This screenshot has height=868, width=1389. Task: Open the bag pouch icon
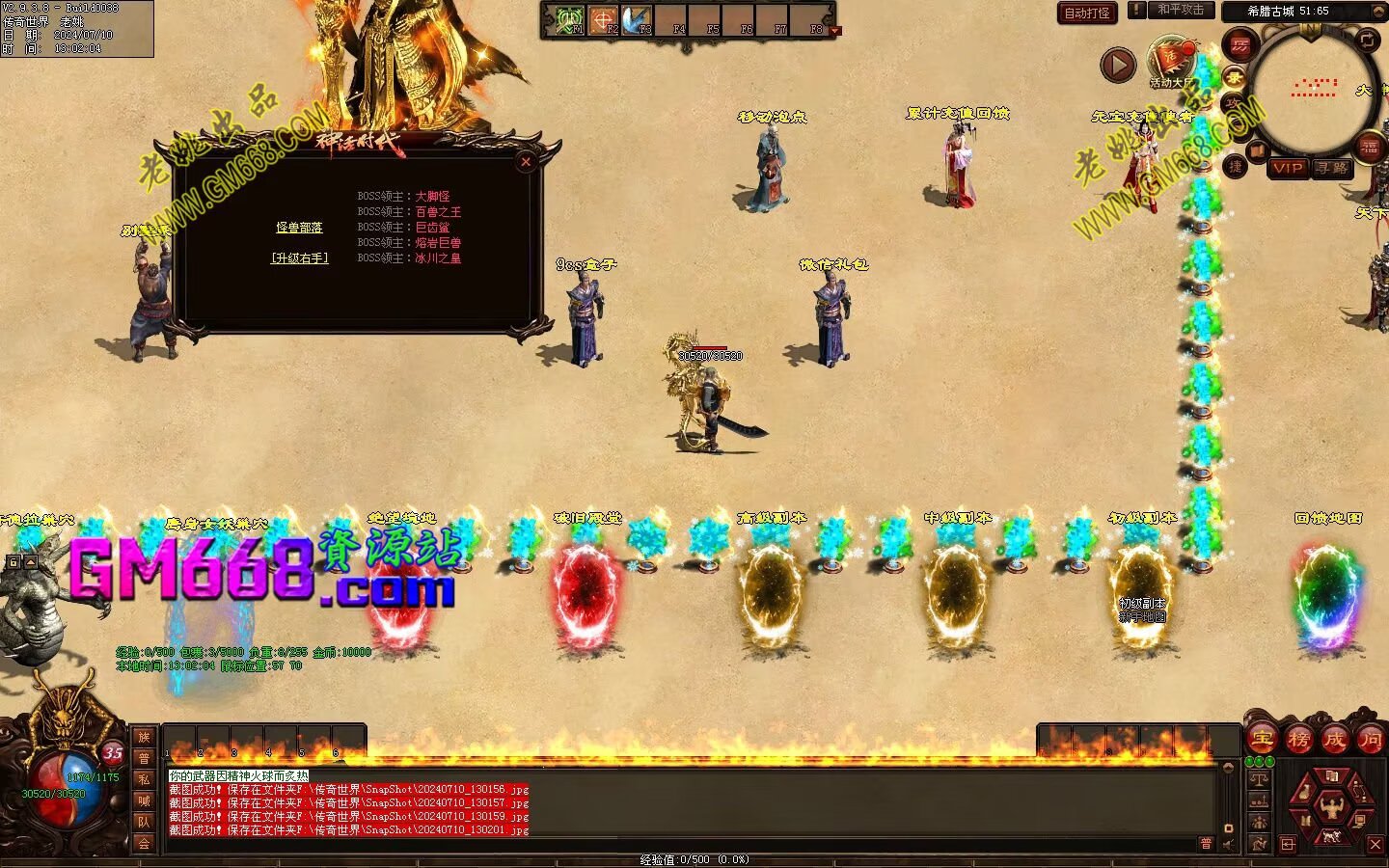pyautogui.click(x=1304, y=793)
